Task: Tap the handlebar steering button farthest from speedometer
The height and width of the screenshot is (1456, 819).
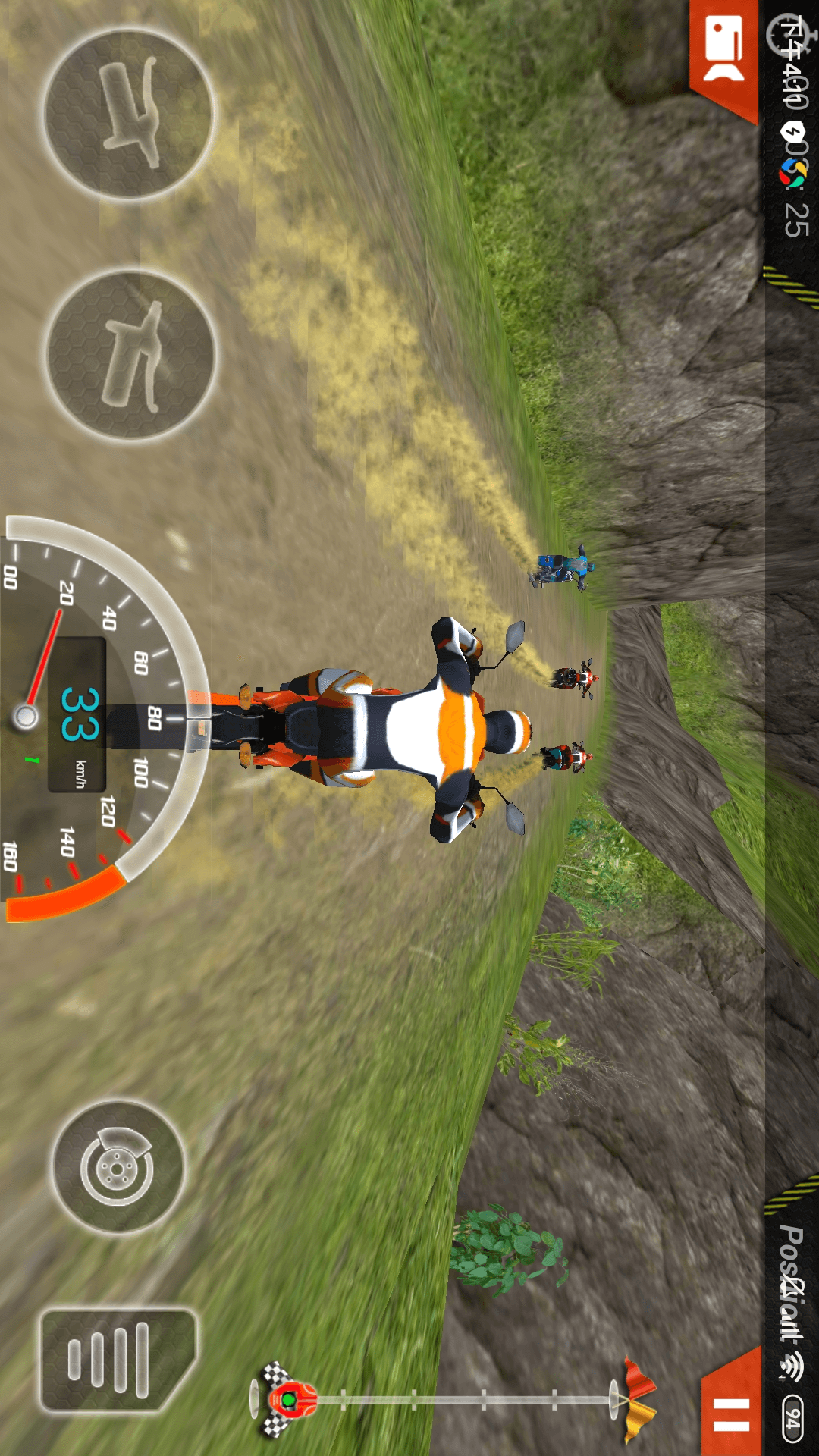Action: point(129,115)
